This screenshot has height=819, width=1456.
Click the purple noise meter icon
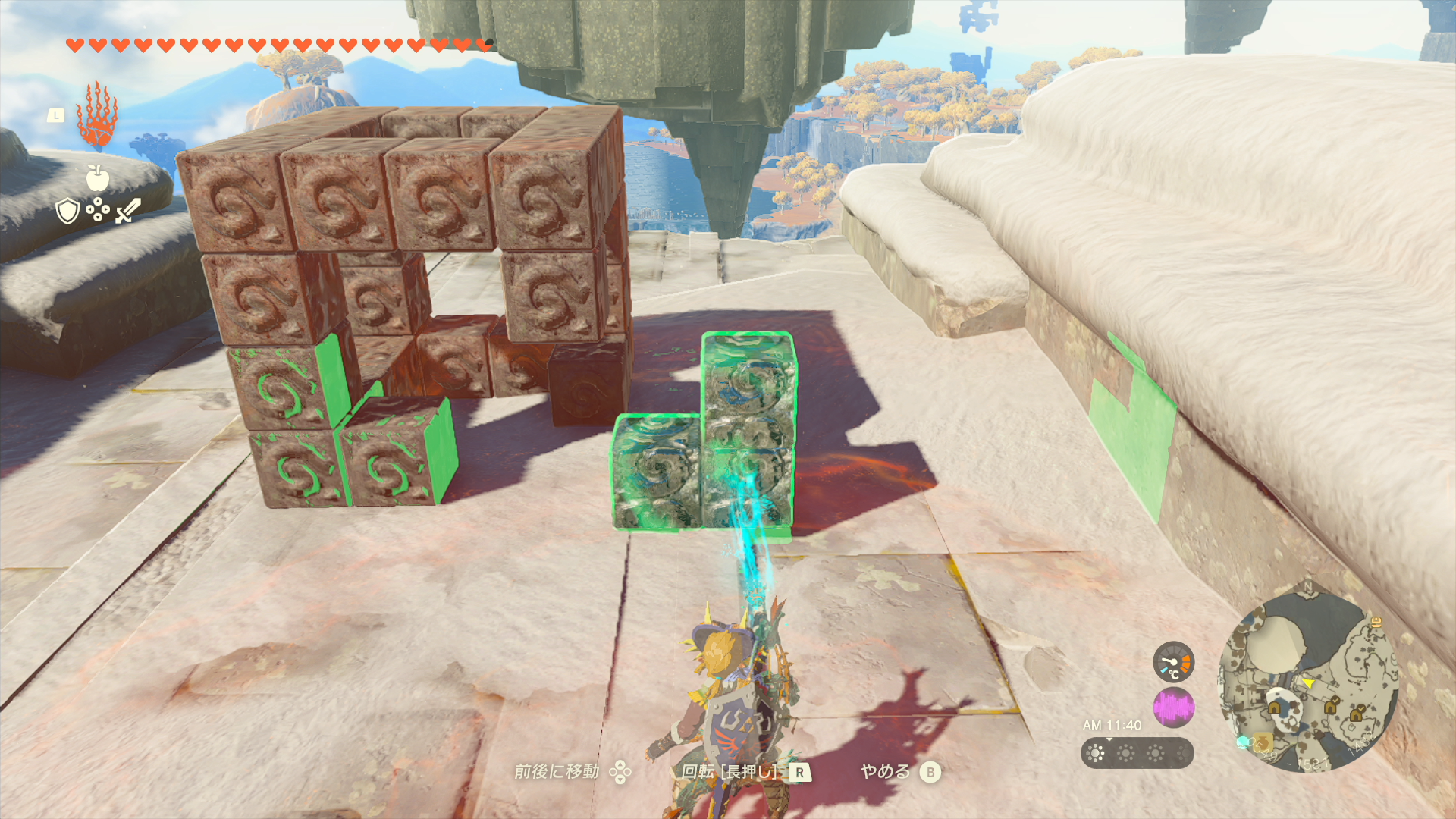[1173, 708]
